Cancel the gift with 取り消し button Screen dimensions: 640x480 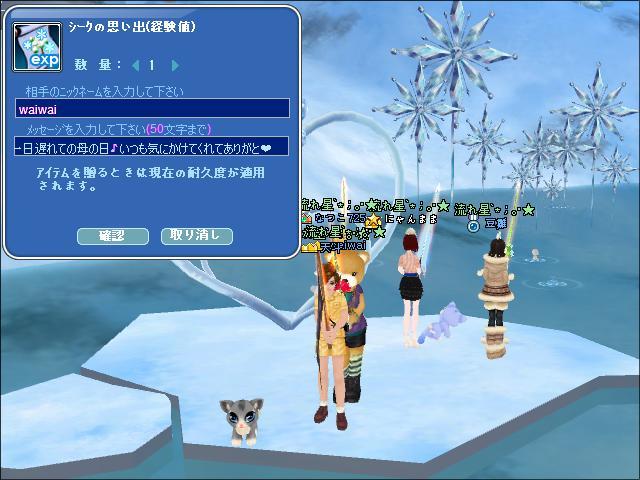[196, 236]
